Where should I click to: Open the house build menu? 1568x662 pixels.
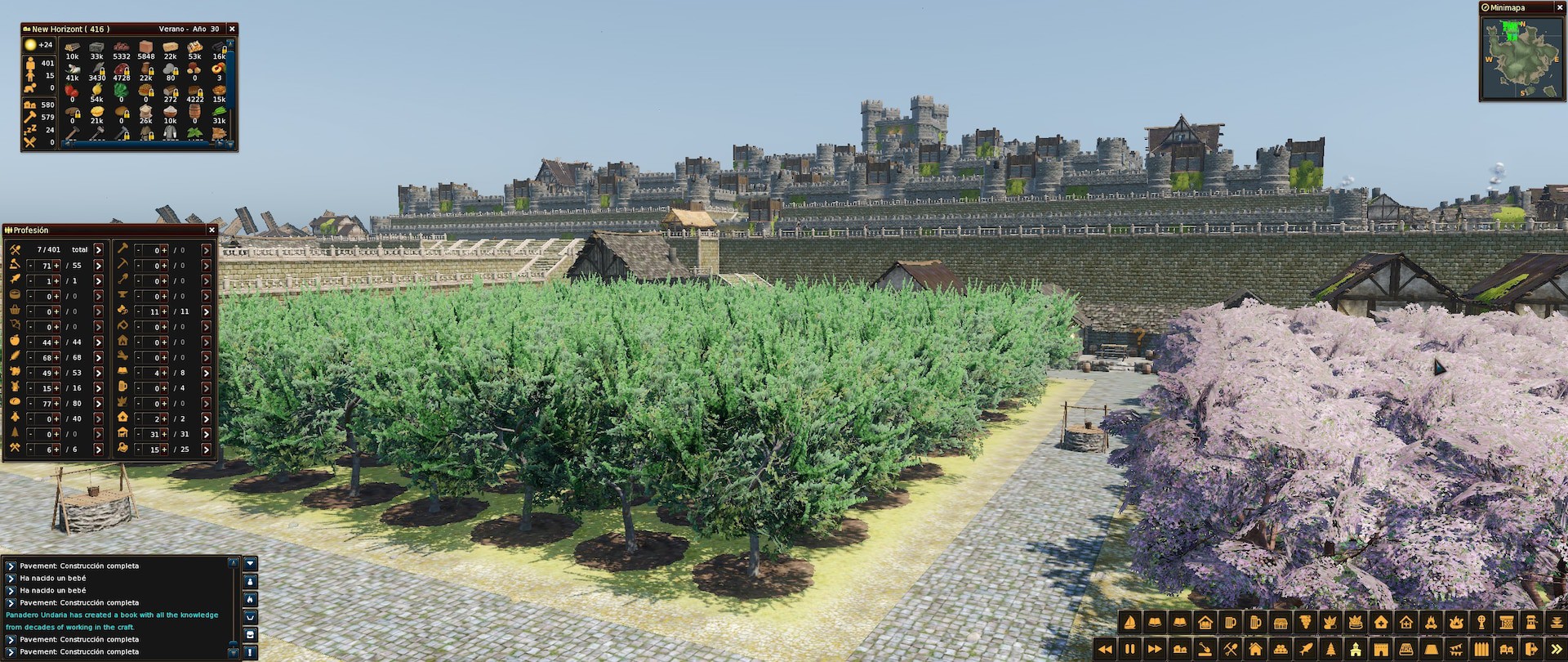click(1255, 649)
